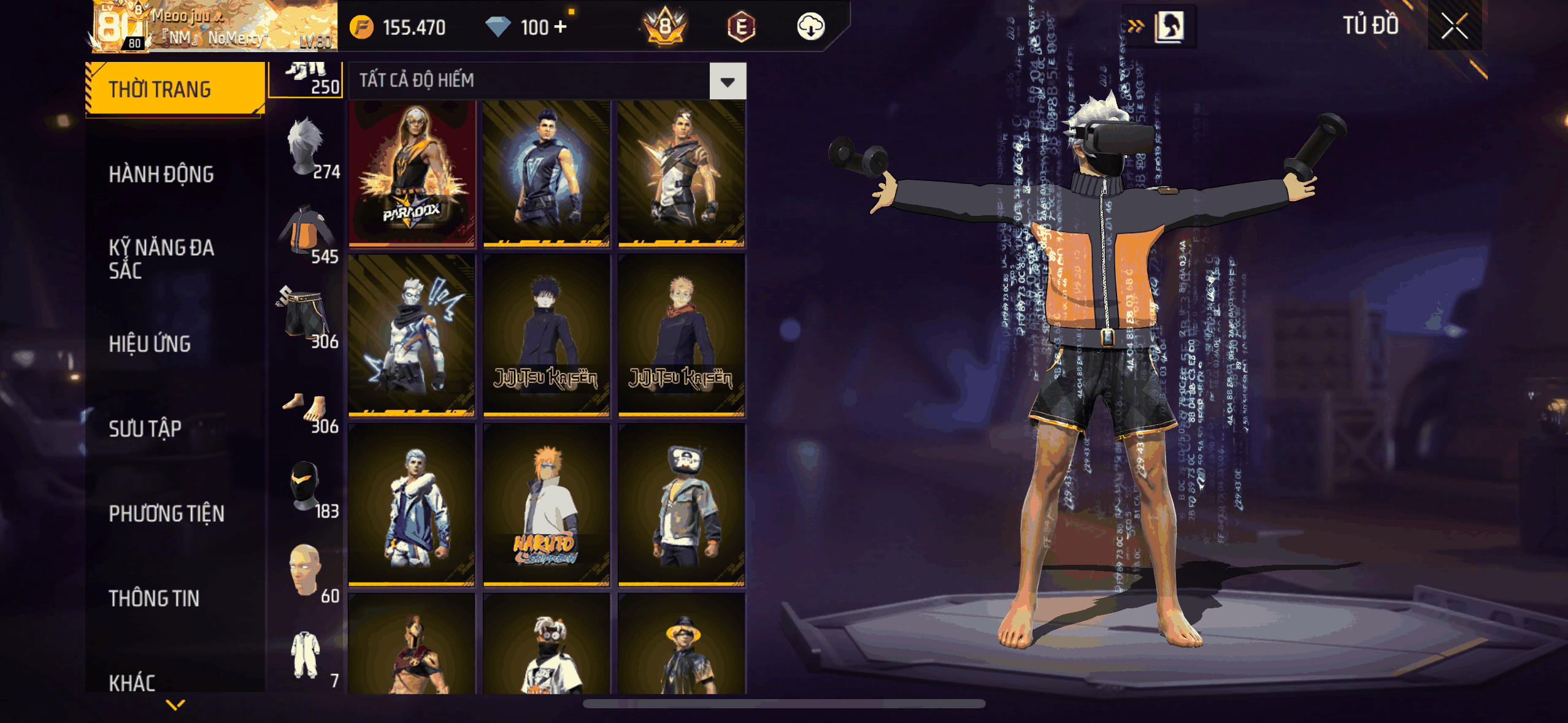The width and height of the screenshot is (1568, 723).
Task: Show the PHƯƠNG TIỆN category
Action: (166, 514)
